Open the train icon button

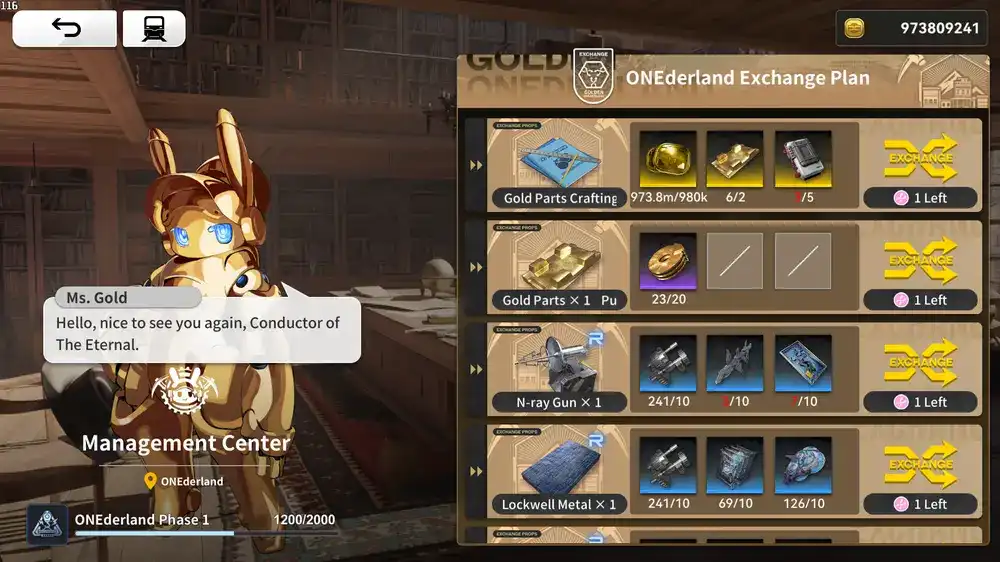point(154,29)
